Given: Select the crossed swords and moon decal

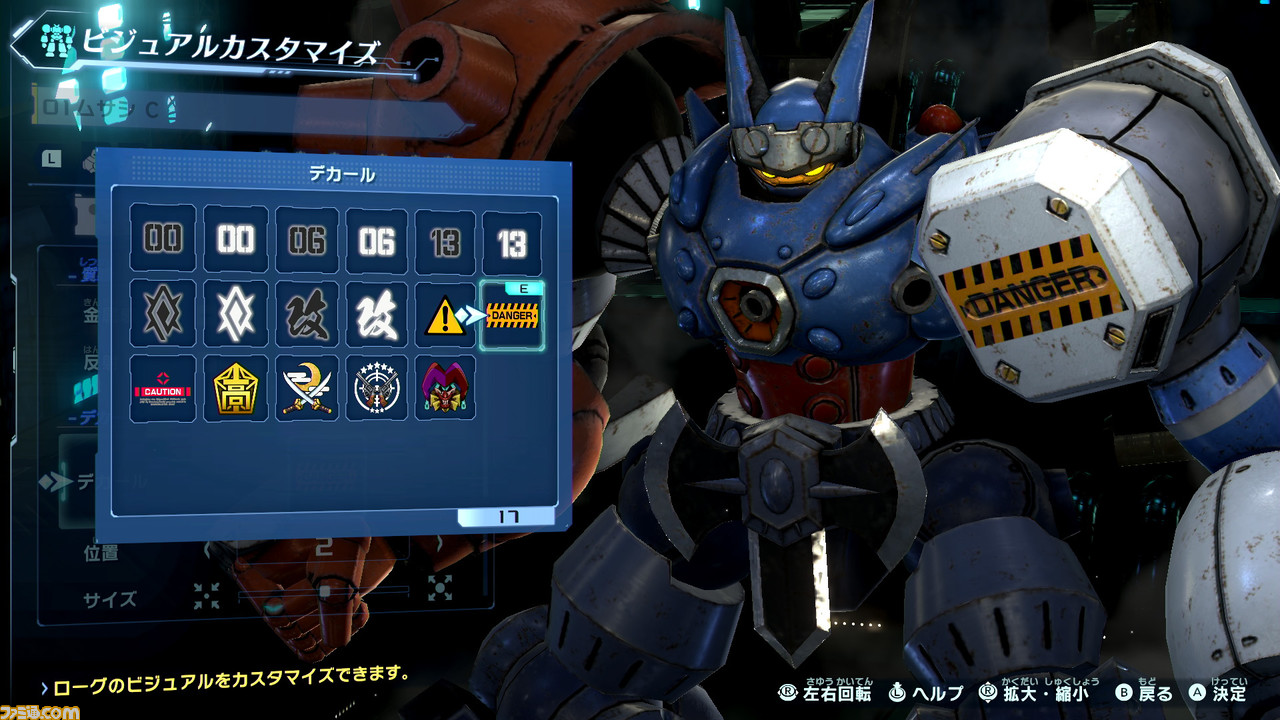Looking at the screenshot, I should coord(307,389).
